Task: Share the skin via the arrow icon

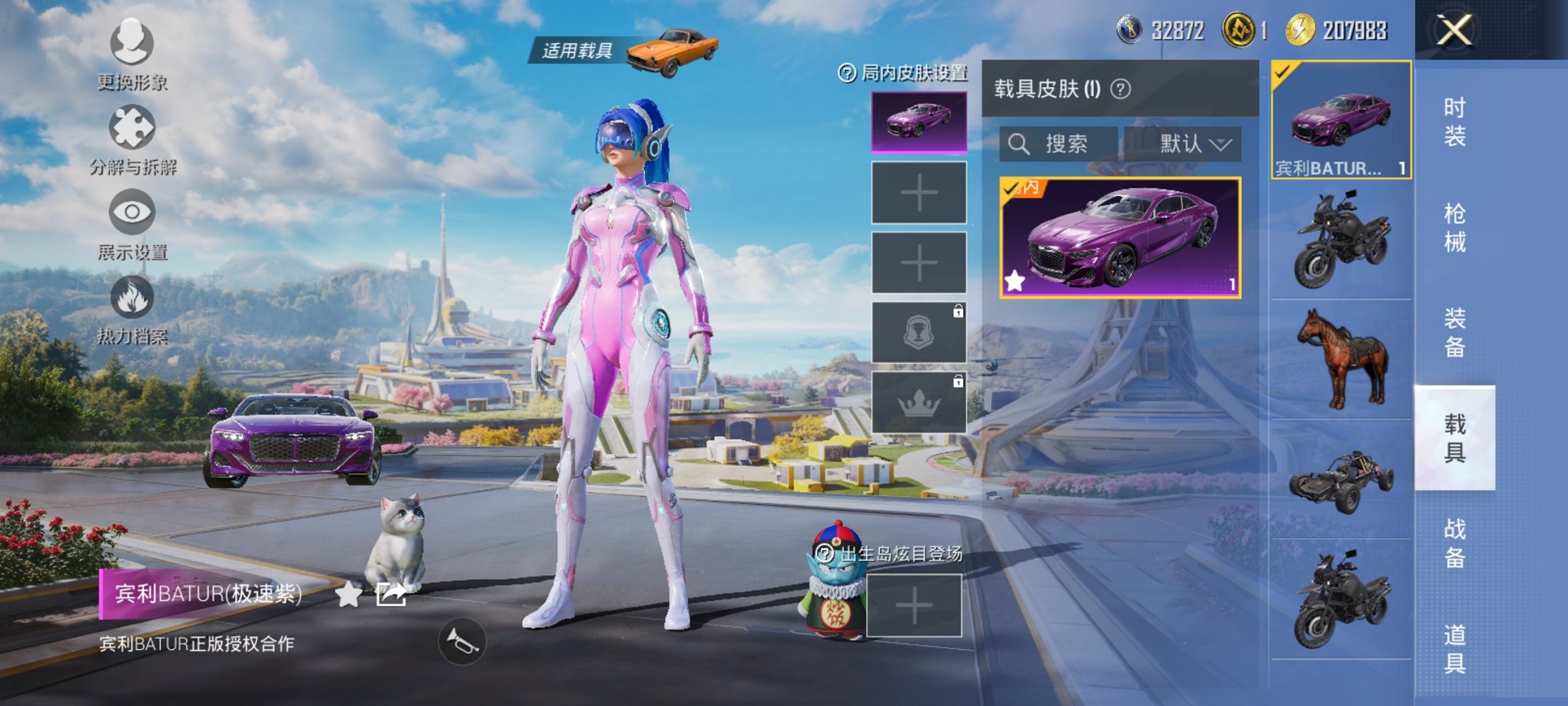Action: click(x=390, y=594)
